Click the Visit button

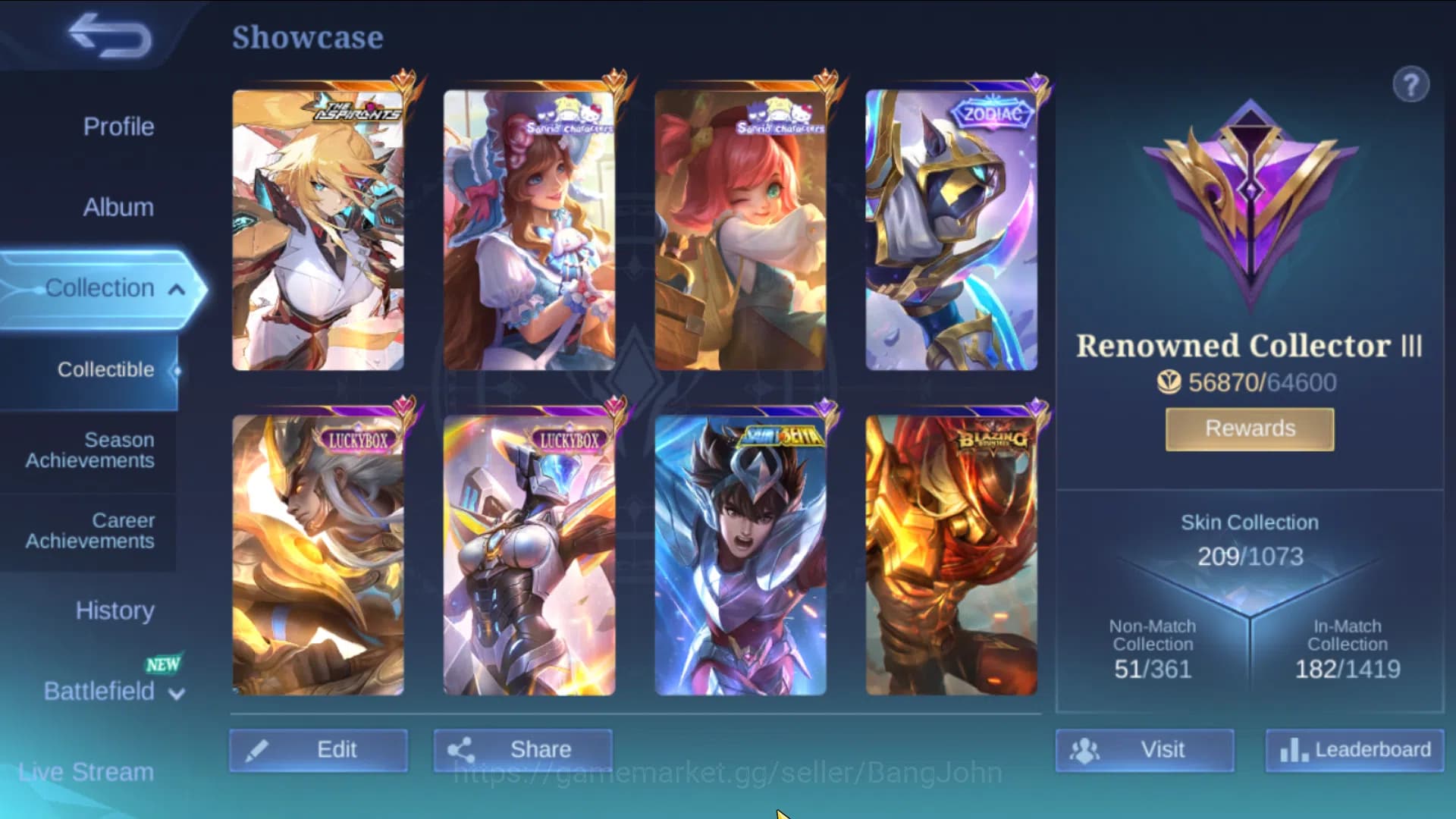(1146, 749)
